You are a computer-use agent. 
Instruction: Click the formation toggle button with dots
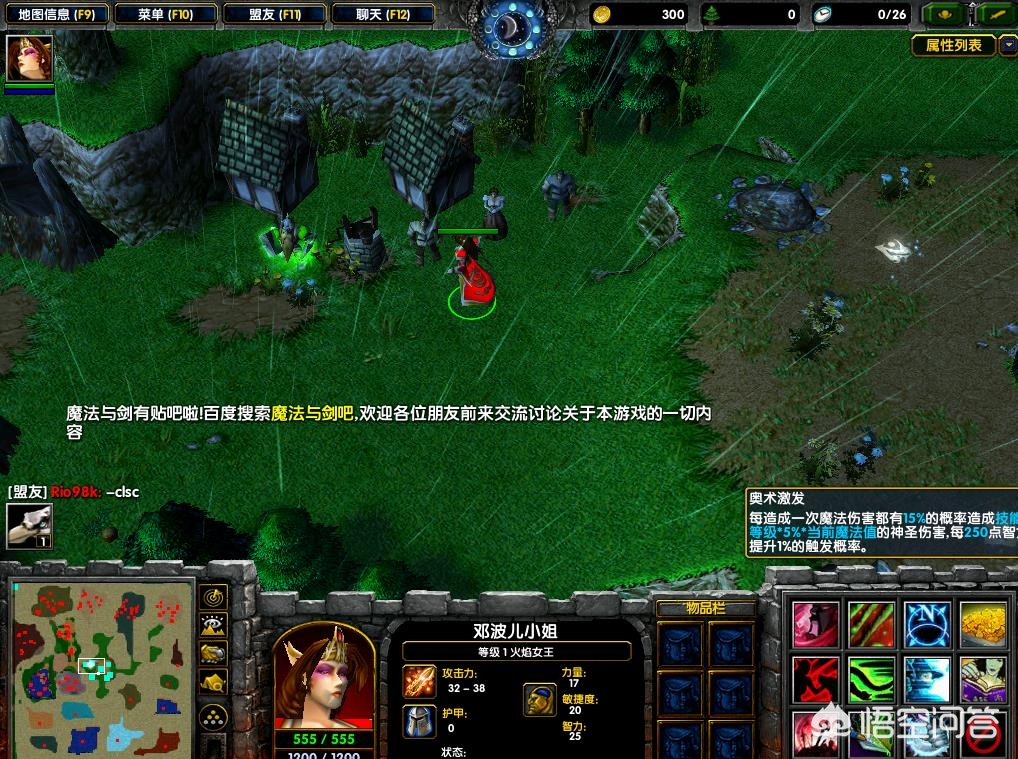(213, 716)
